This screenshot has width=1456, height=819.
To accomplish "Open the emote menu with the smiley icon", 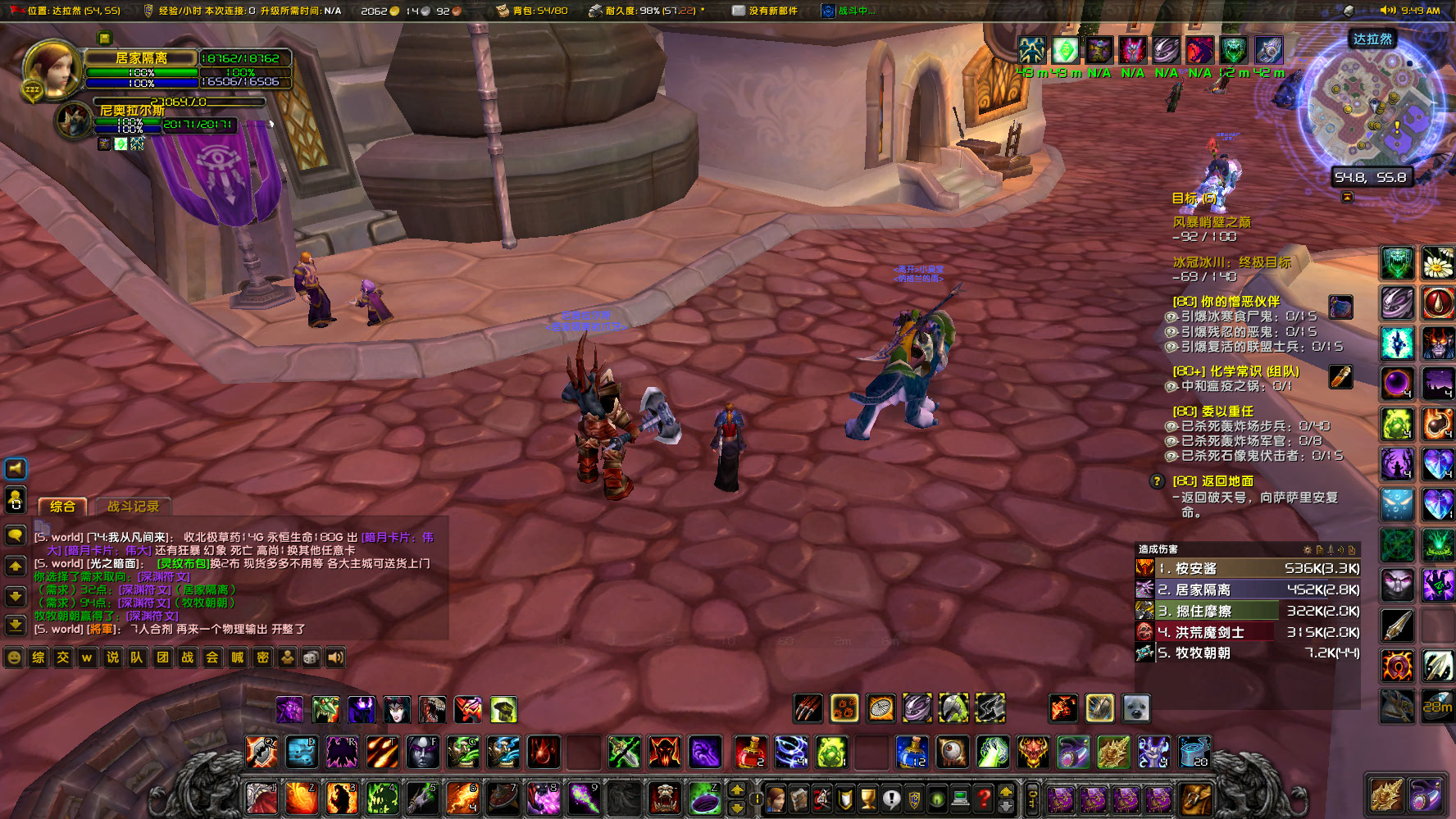I will tap(14, 657).
